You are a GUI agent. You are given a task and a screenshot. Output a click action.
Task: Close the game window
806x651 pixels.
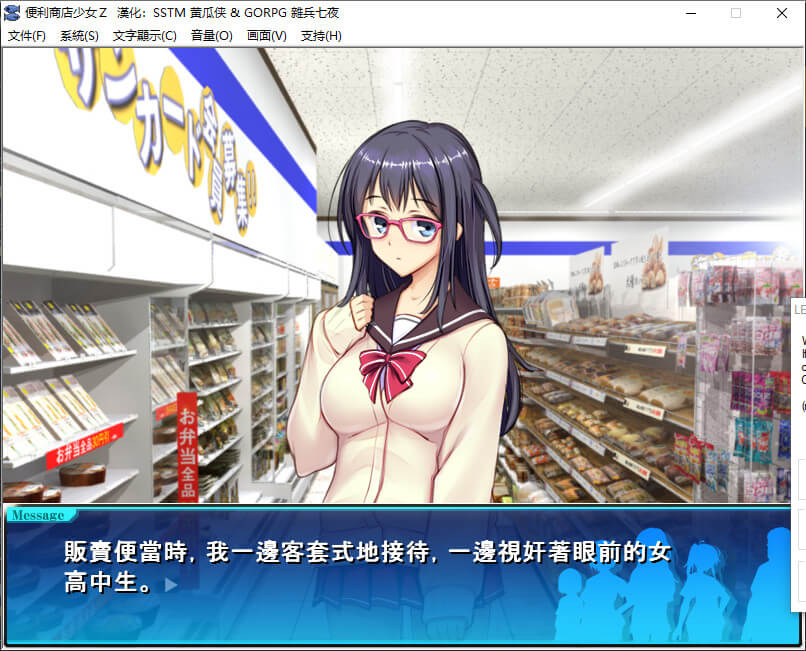point(782,13)
